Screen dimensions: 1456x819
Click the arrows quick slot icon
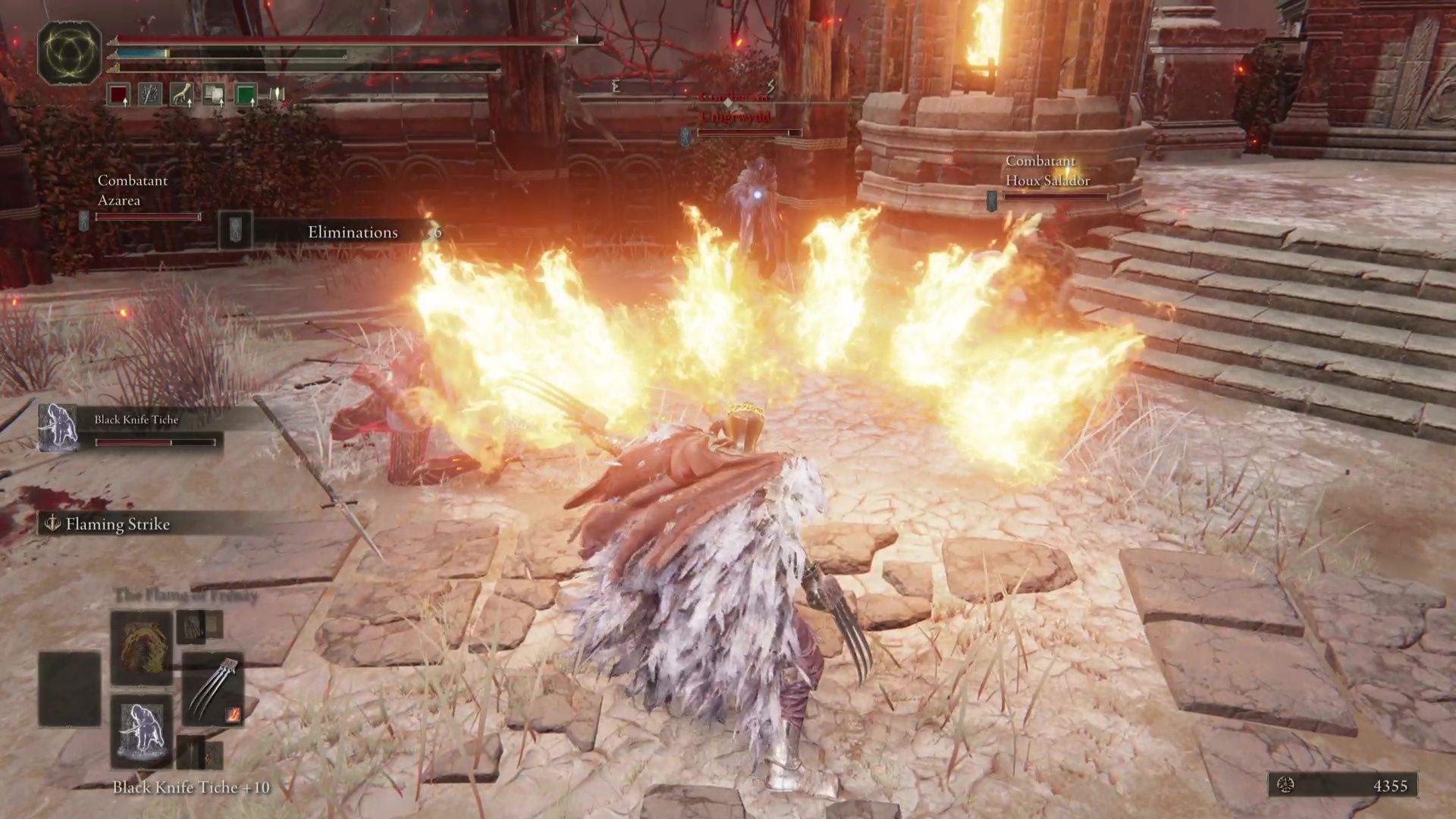[150, 94]
